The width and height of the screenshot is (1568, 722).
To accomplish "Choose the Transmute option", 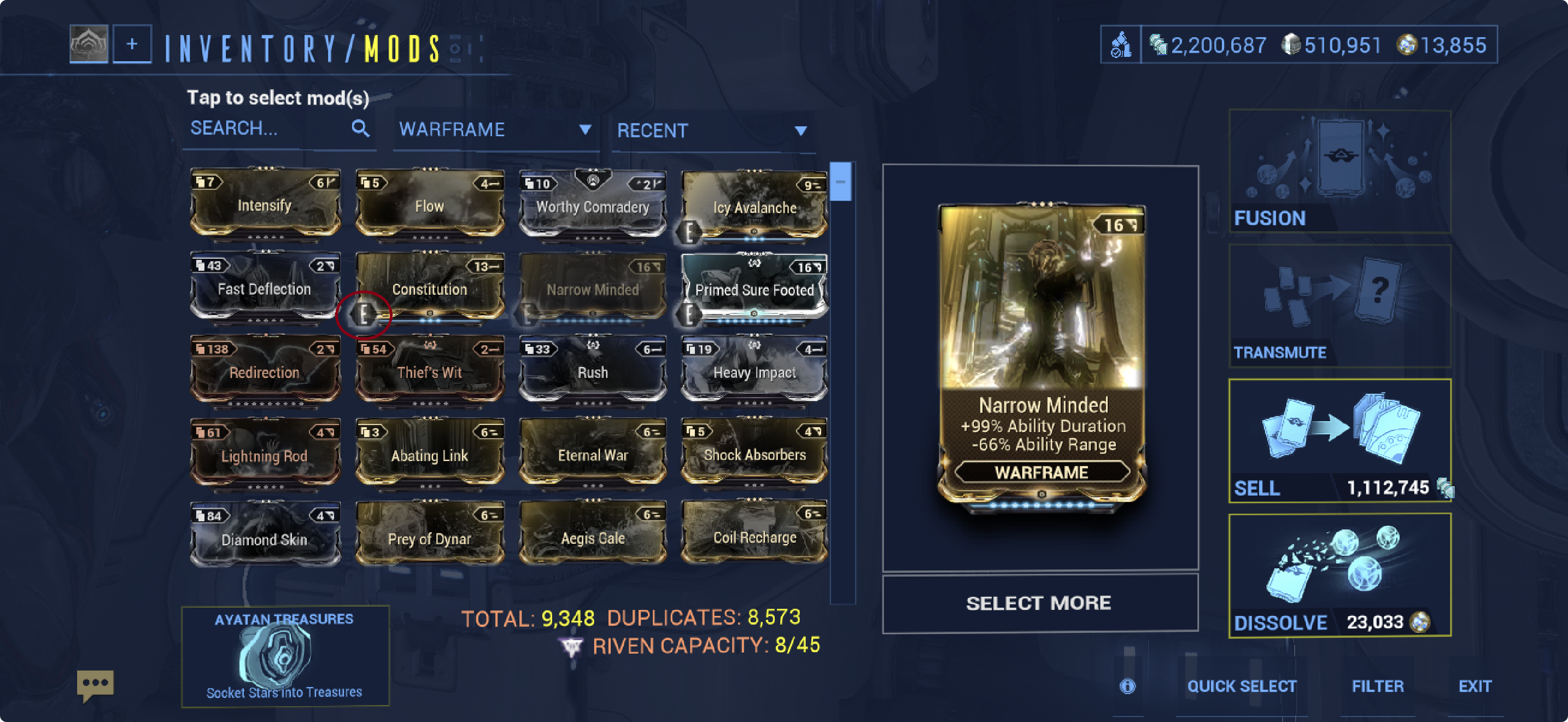I will (x=1339, y=306).
